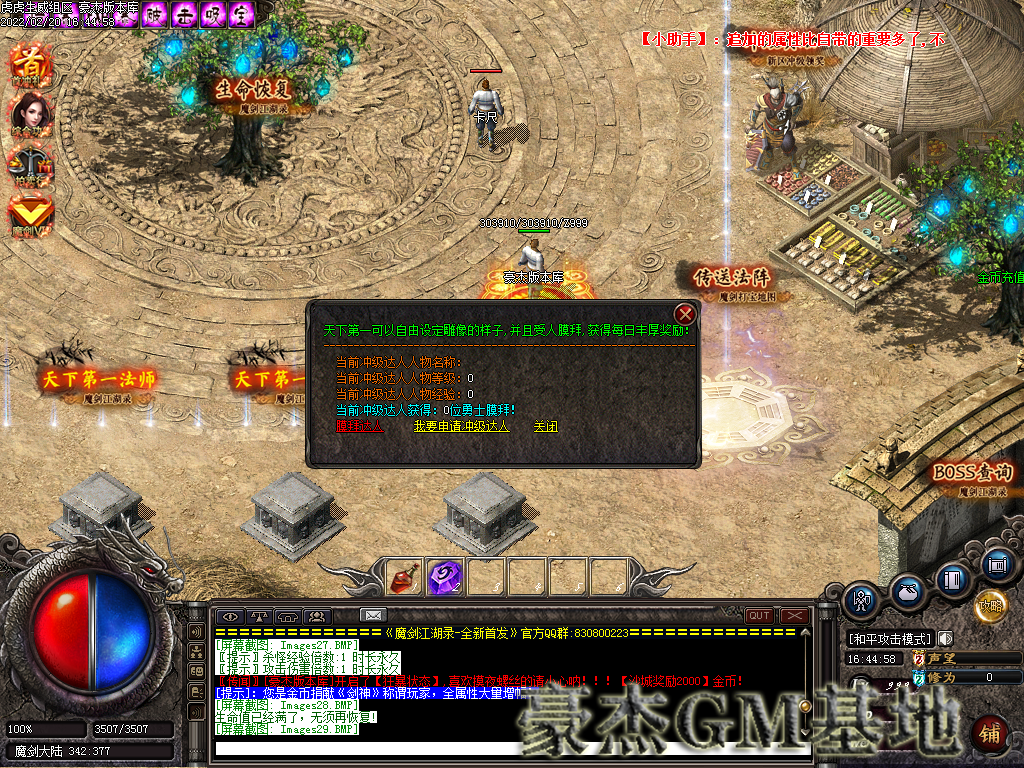Viewport: 1024px width, 768px height.
Task: Open the 铺 shop button
Action: 989,733
